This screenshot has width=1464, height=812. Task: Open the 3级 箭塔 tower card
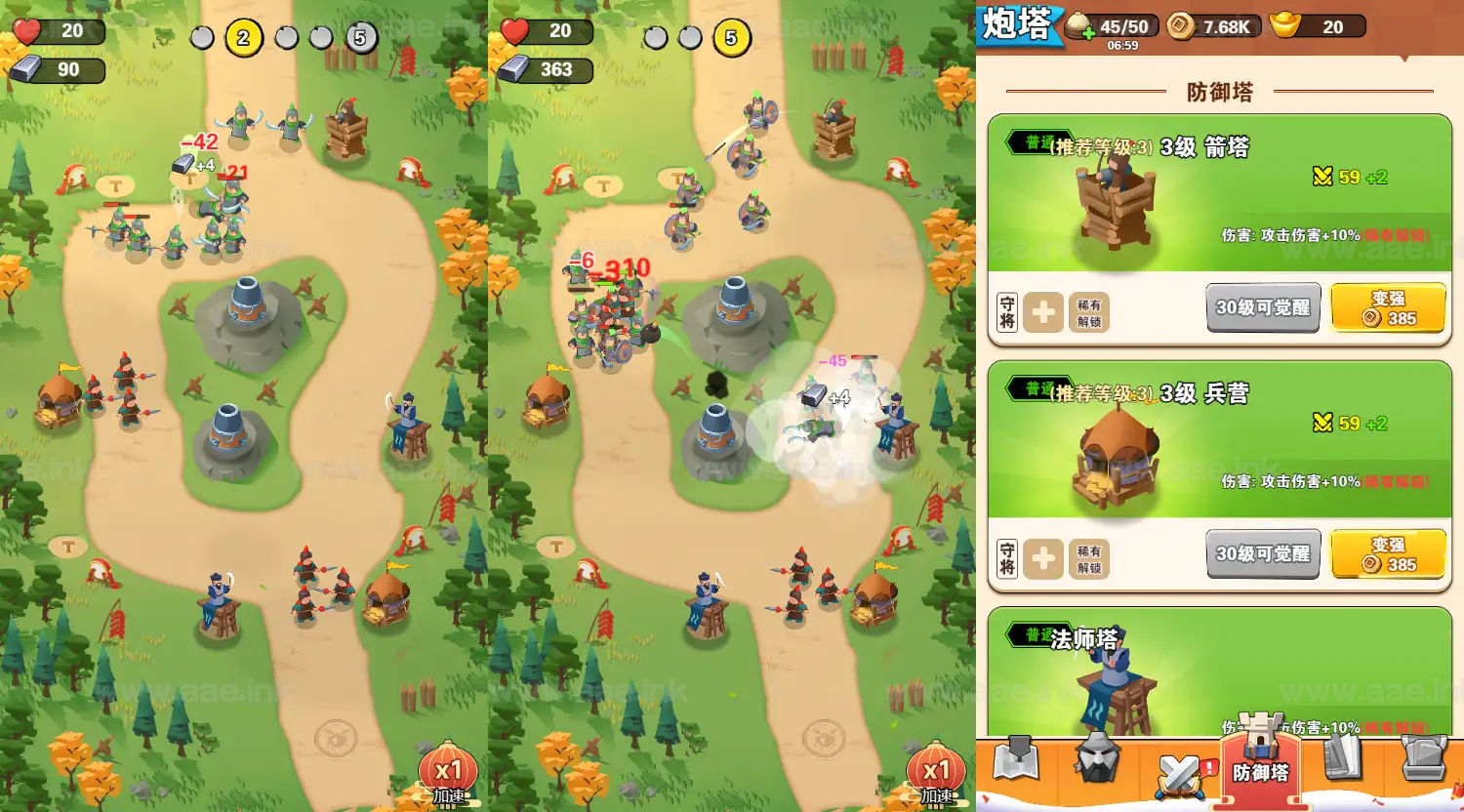point(1220,195)
